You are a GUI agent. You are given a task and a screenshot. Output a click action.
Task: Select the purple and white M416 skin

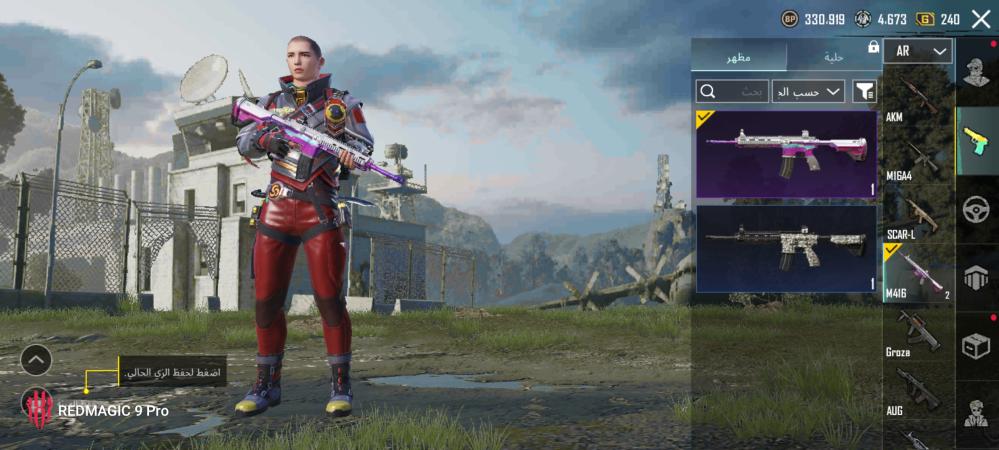[x=786, y=154]
